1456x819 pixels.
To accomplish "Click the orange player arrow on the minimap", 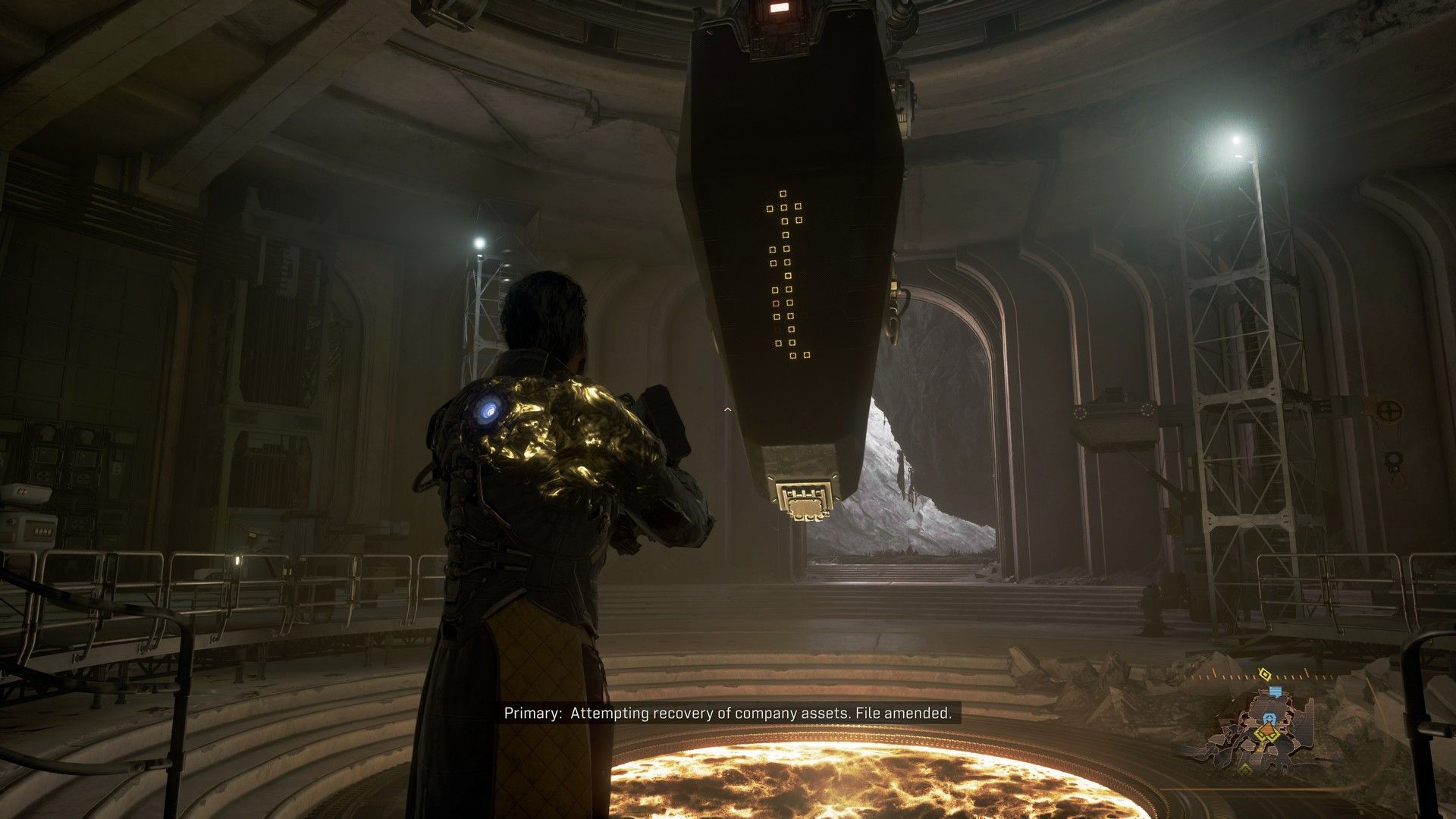I will (x=1268, y=729).
